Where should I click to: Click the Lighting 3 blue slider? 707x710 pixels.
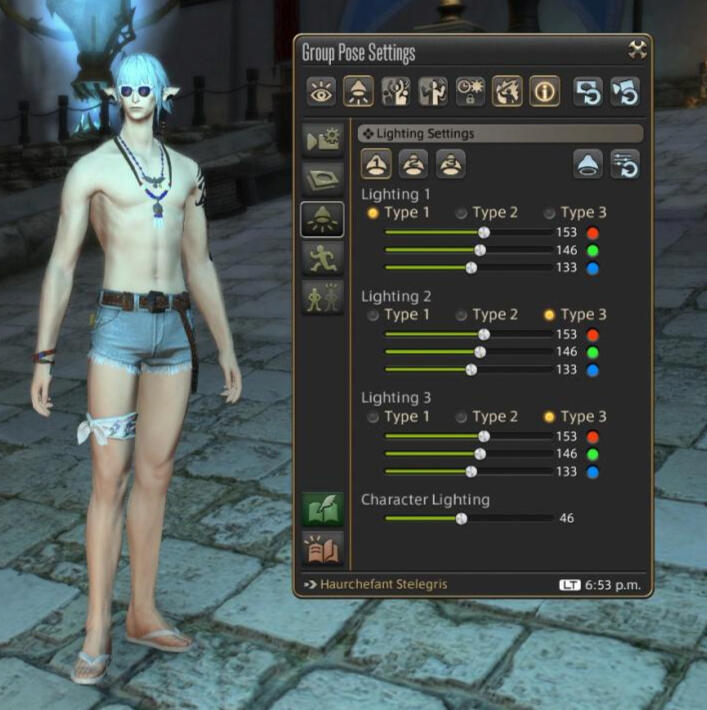[x=471, y=471]
